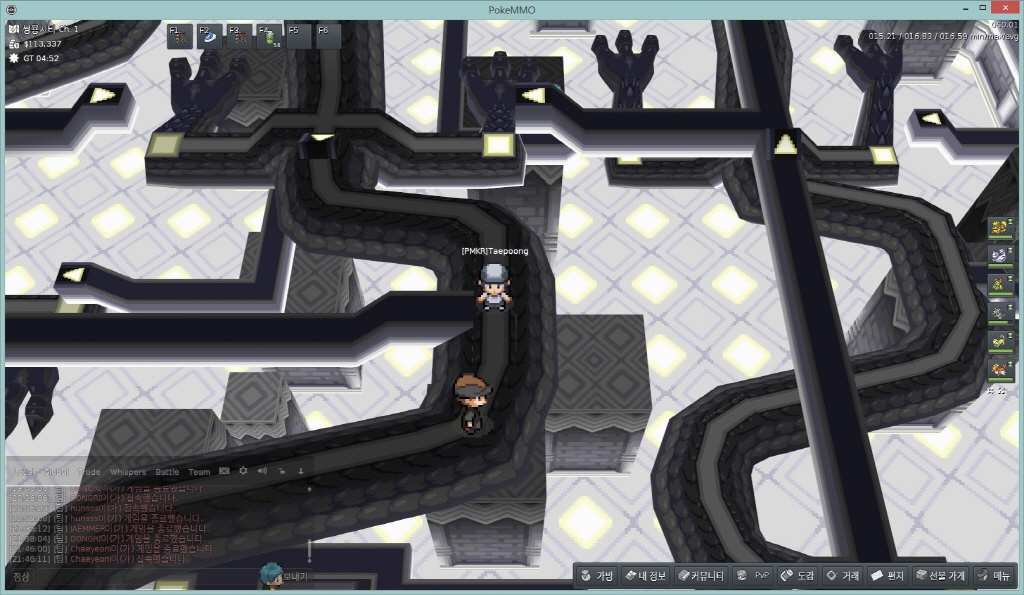1024x595 pixels.
Task: Open the 가방 bag button
Action: point(596,576)
